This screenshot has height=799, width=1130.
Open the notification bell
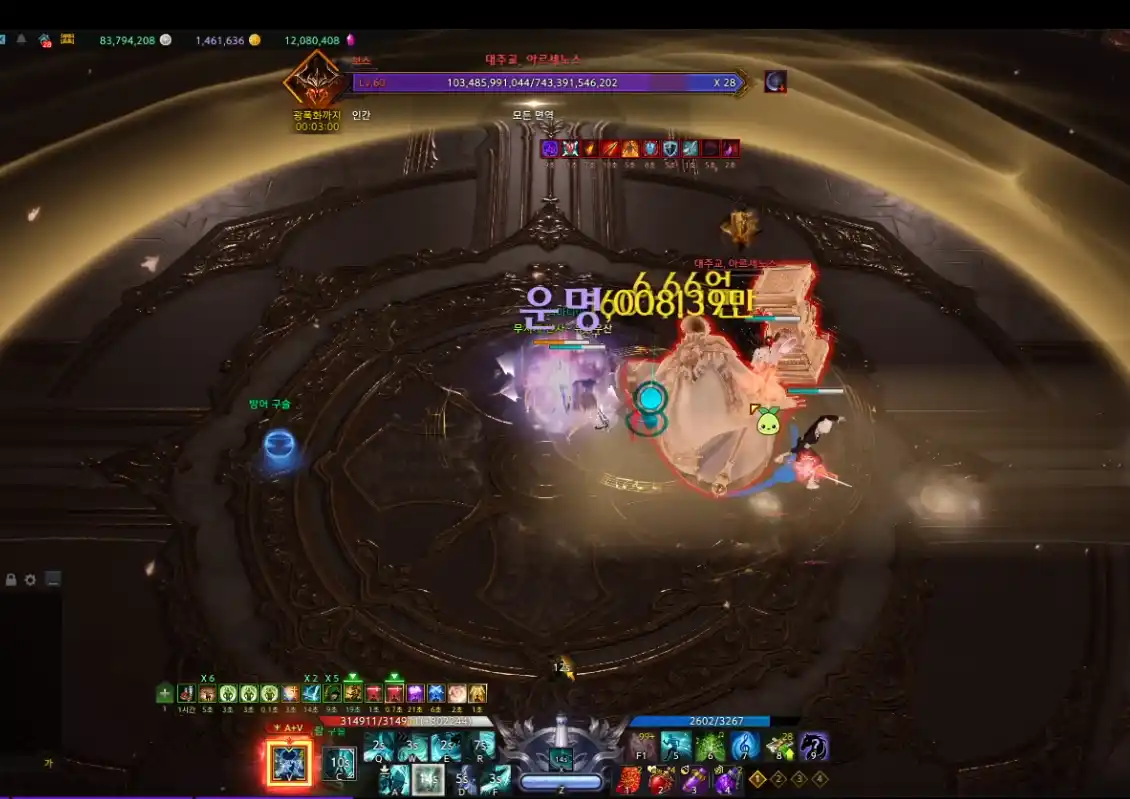click(x=21, y=40)
